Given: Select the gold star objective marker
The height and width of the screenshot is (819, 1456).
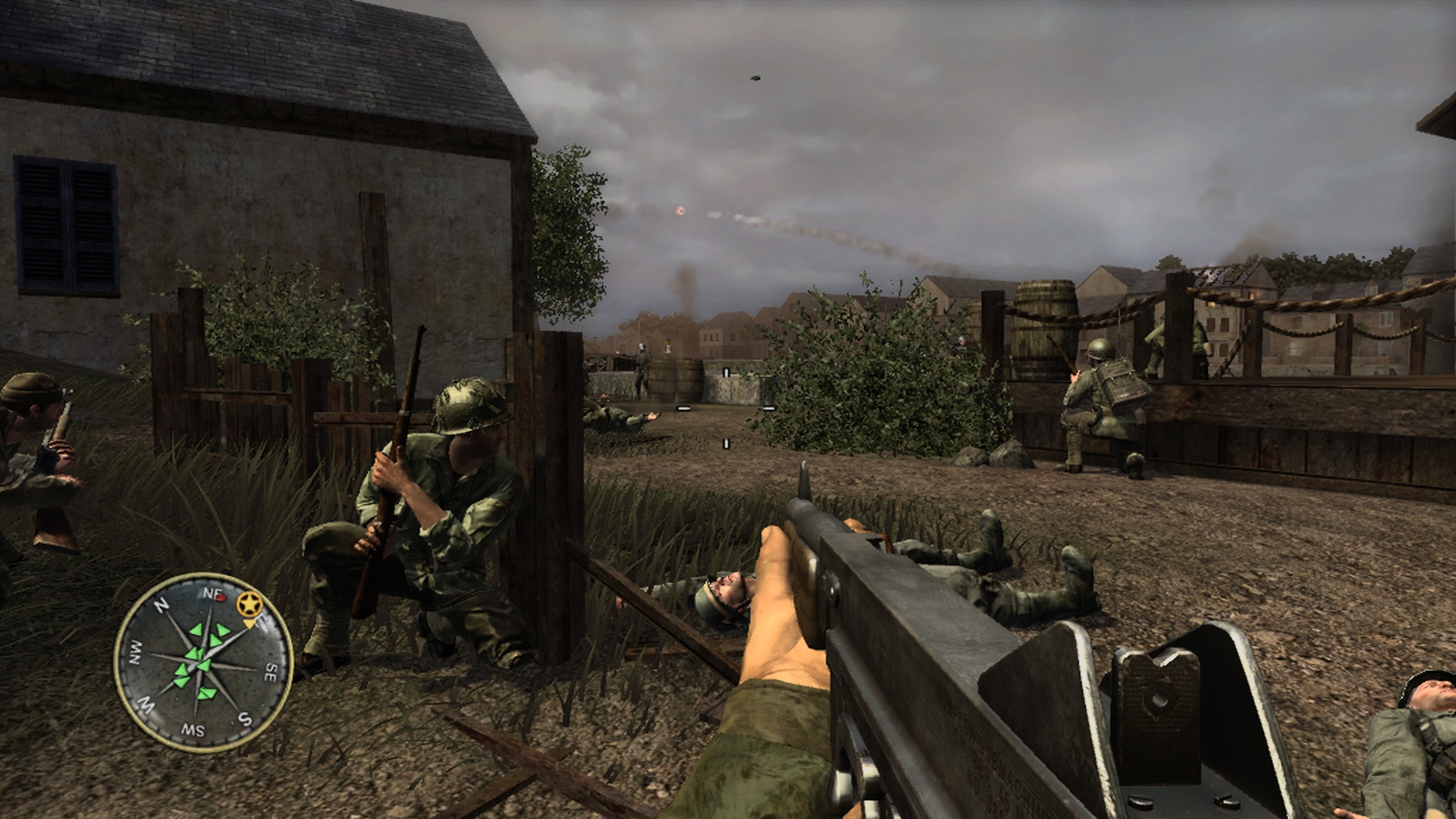Looking at the screenshot, I should click(246, 605).
